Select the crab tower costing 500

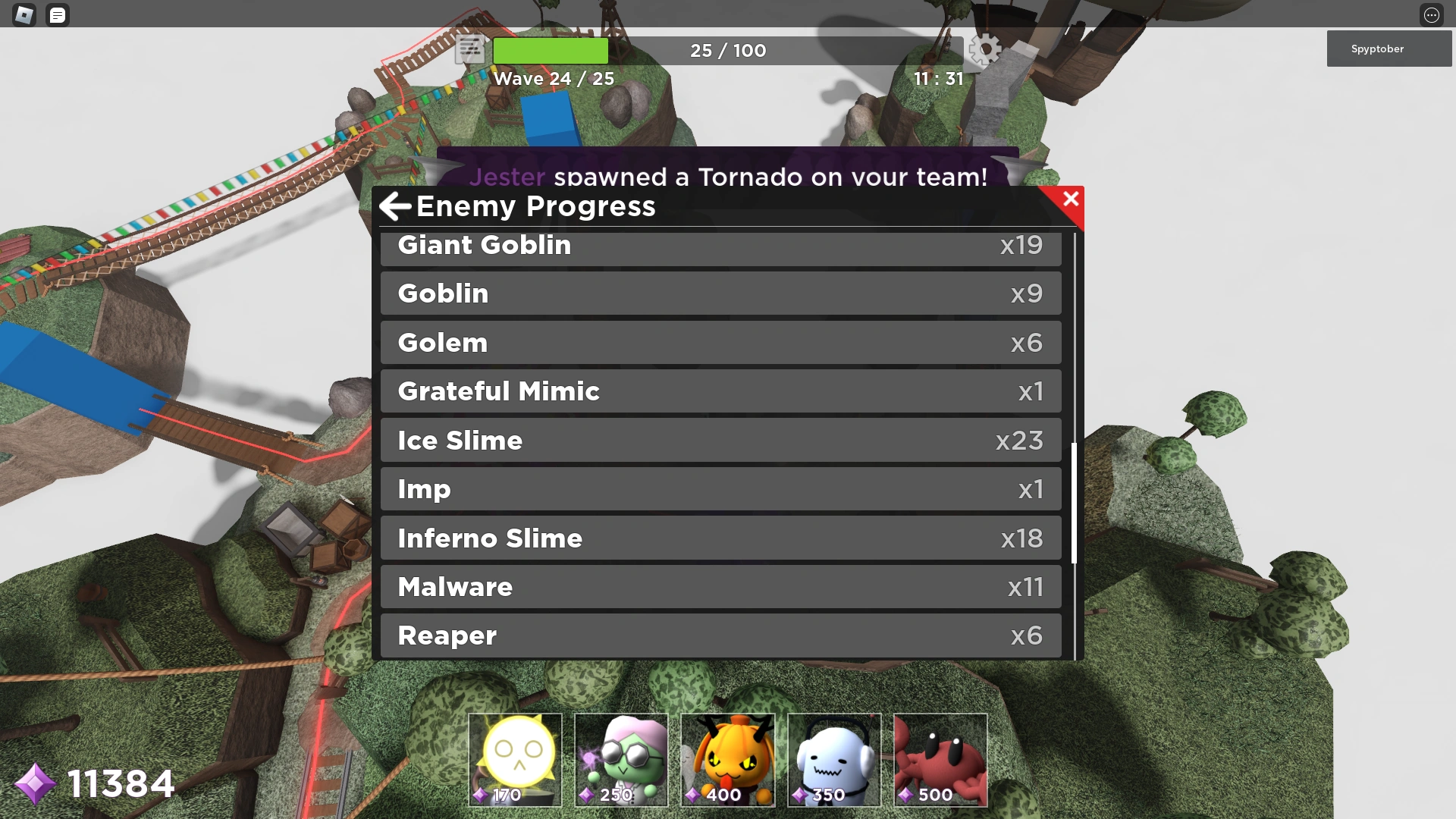pyautogui.click(x=940, y=758)
